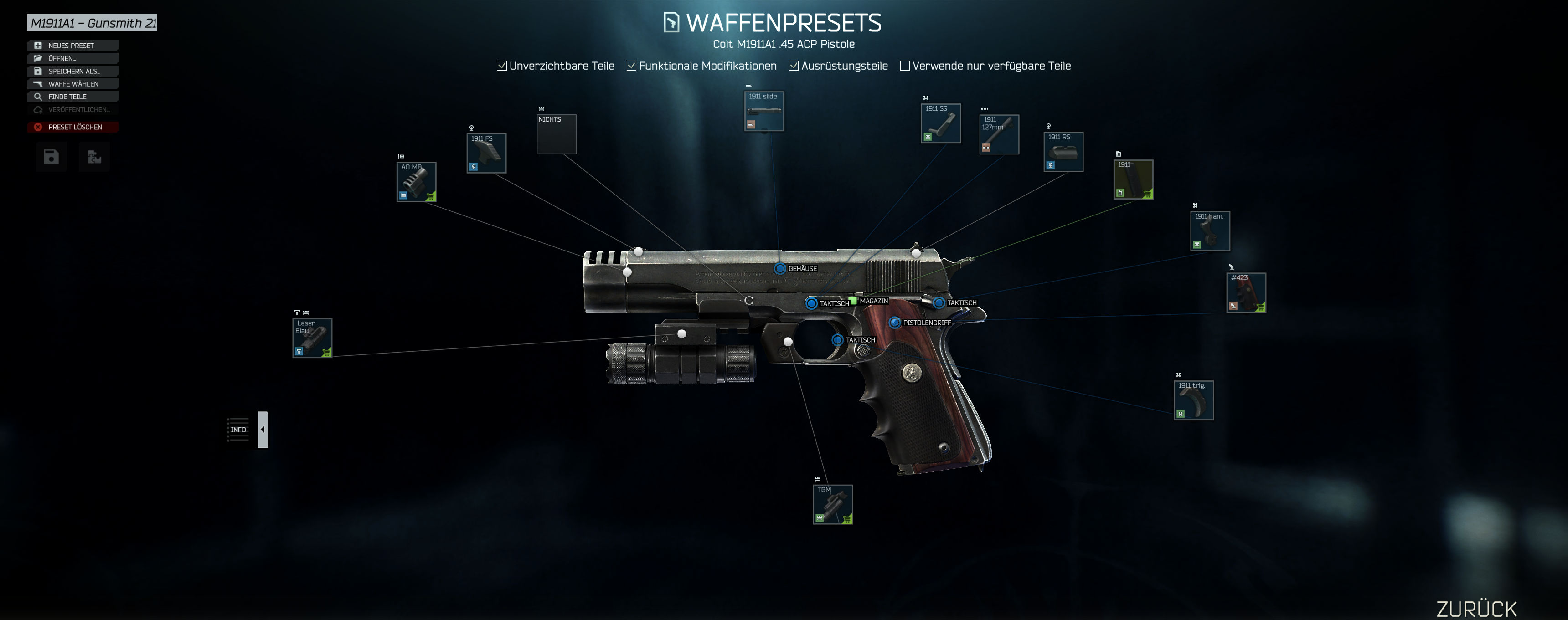Delete the preset with Preset Löschen
Image resolution: width=1568 pixels, height=620 pixels.
coord(72,127)
